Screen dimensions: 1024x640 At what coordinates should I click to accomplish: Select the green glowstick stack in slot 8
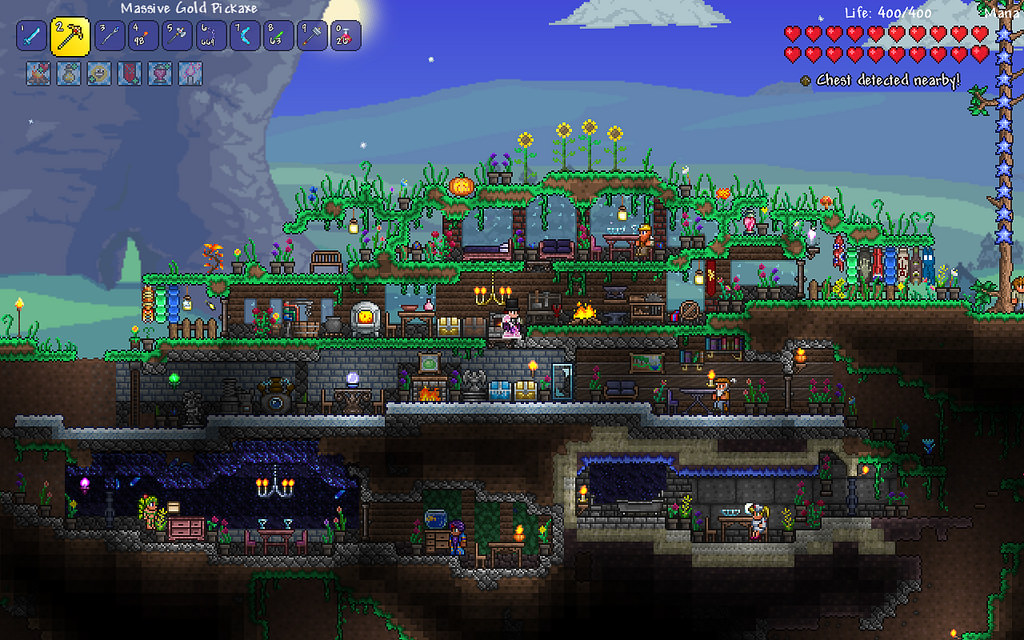(278, 36)
